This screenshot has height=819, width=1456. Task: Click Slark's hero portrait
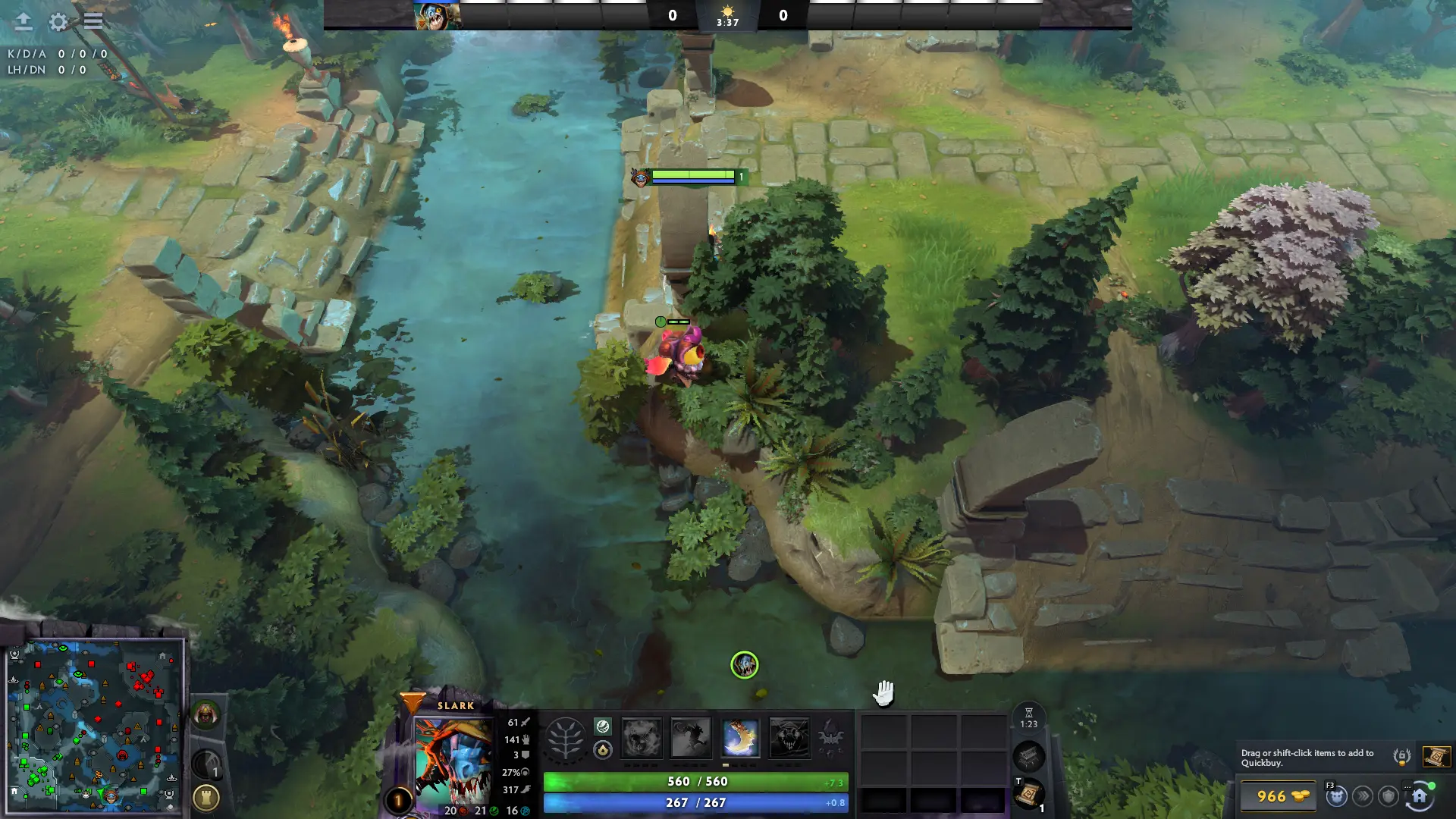pyautogui.click(x=453, y=761)
